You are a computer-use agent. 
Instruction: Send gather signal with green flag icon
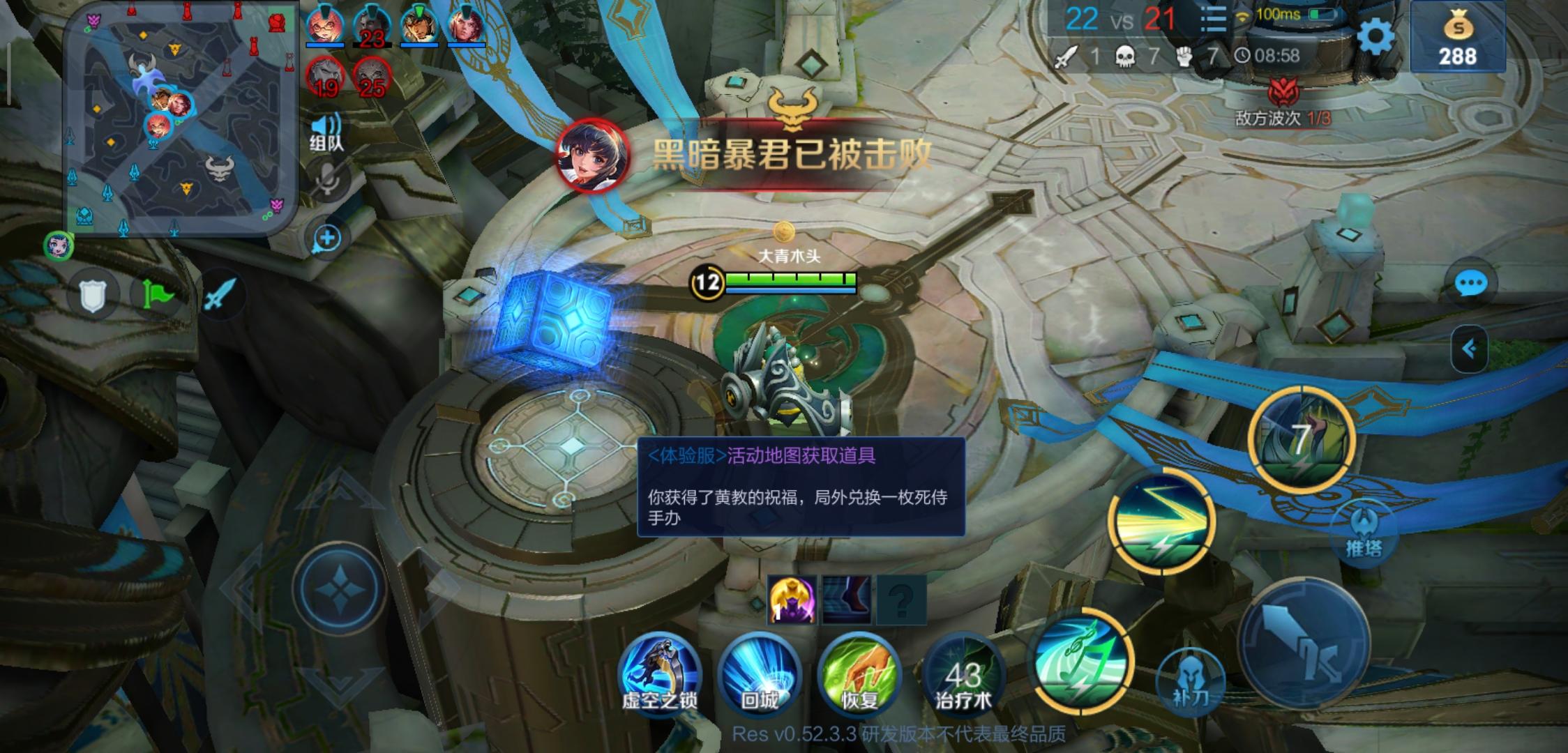click(158, 295)
